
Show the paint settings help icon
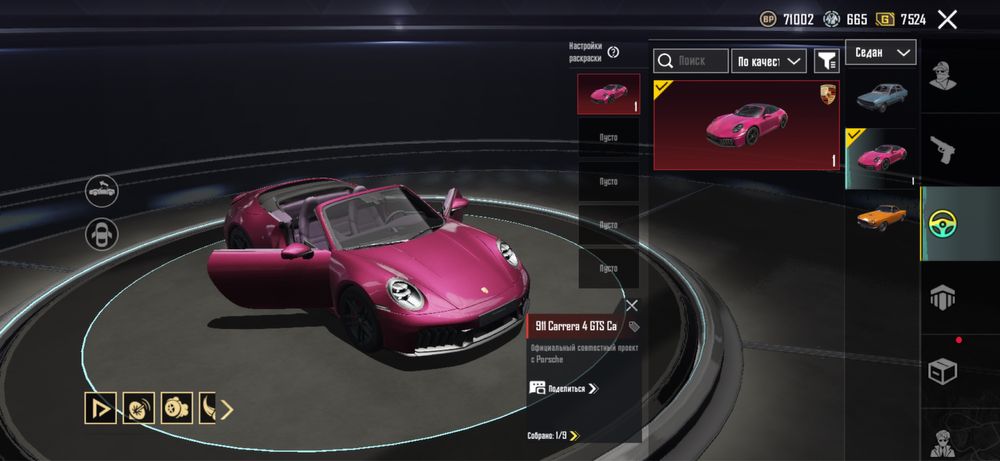point(613,52)
